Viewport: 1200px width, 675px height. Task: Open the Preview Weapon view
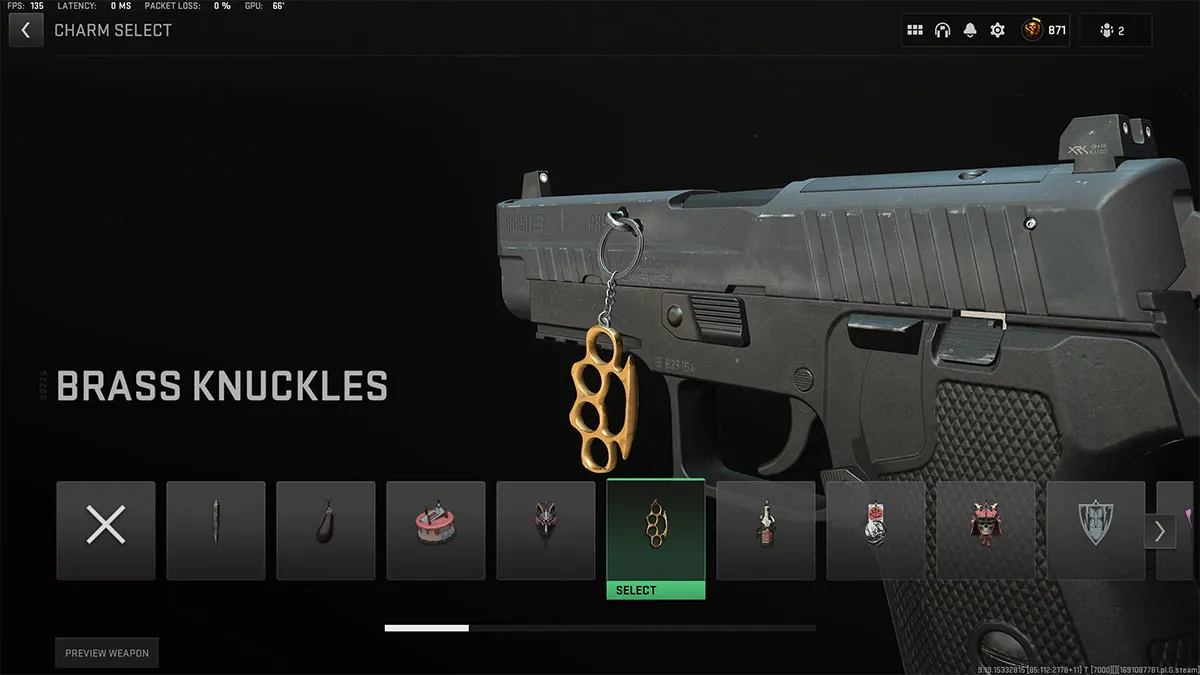pyautogui.click(x=107, y=653)
